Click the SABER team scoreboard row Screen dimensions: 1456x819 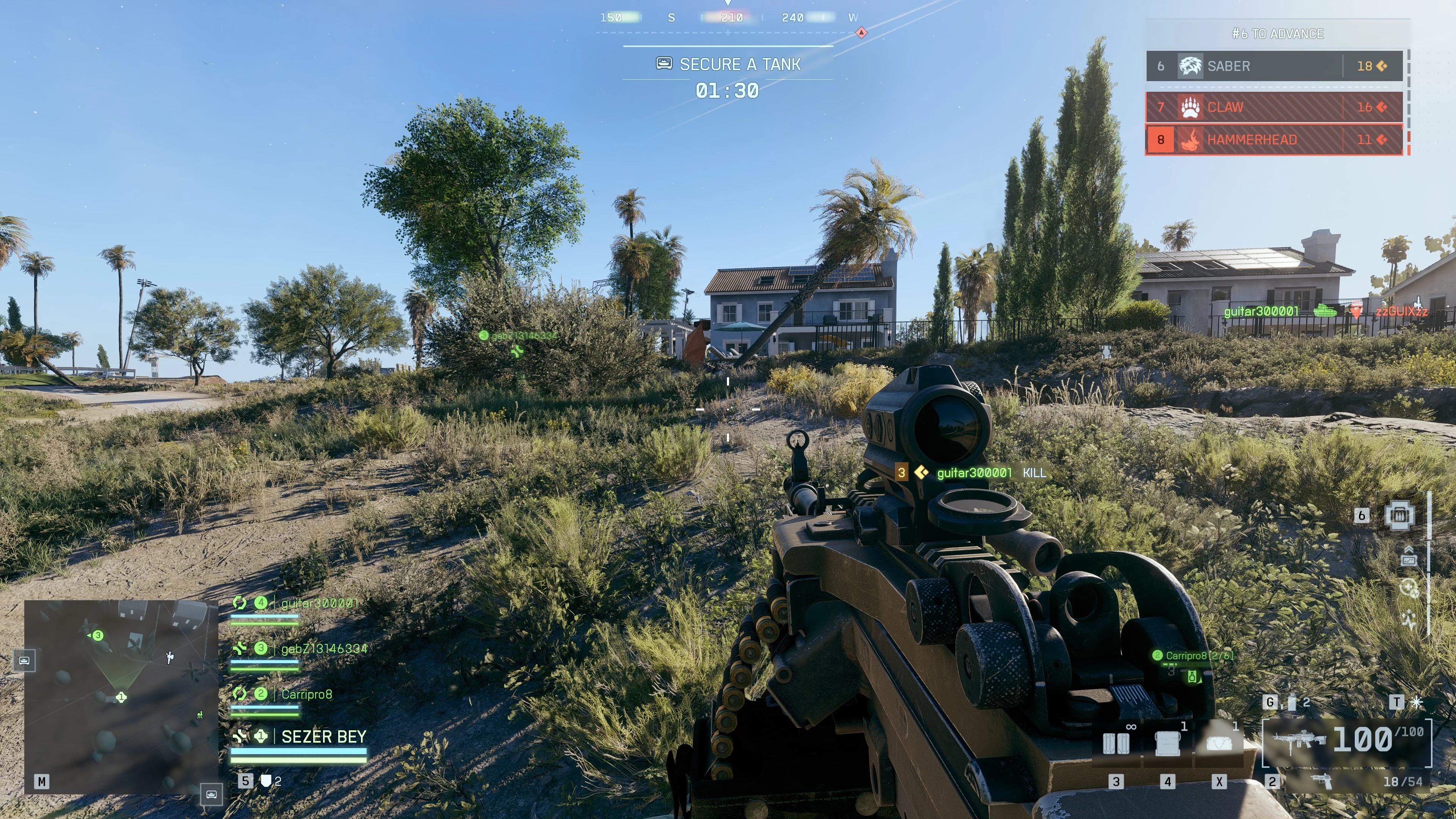[x=1274, y=66]
